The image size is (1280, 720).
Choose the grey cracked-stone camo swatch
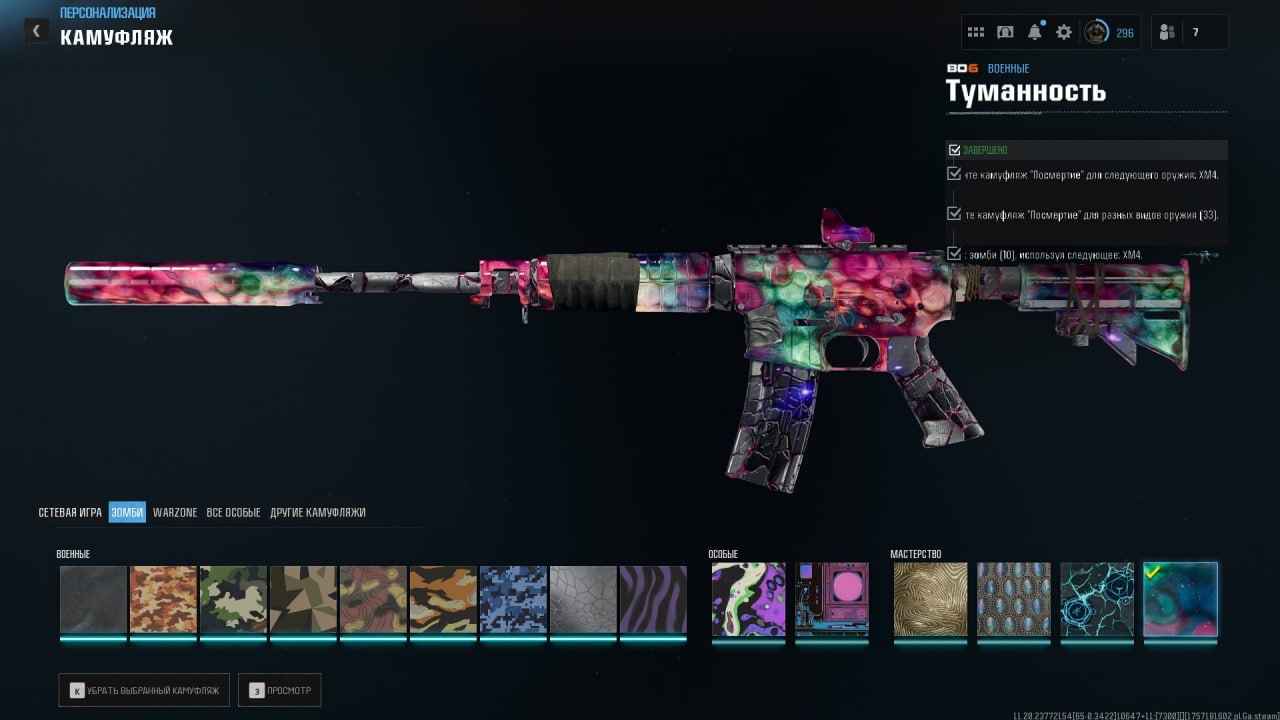coord(583,600)
